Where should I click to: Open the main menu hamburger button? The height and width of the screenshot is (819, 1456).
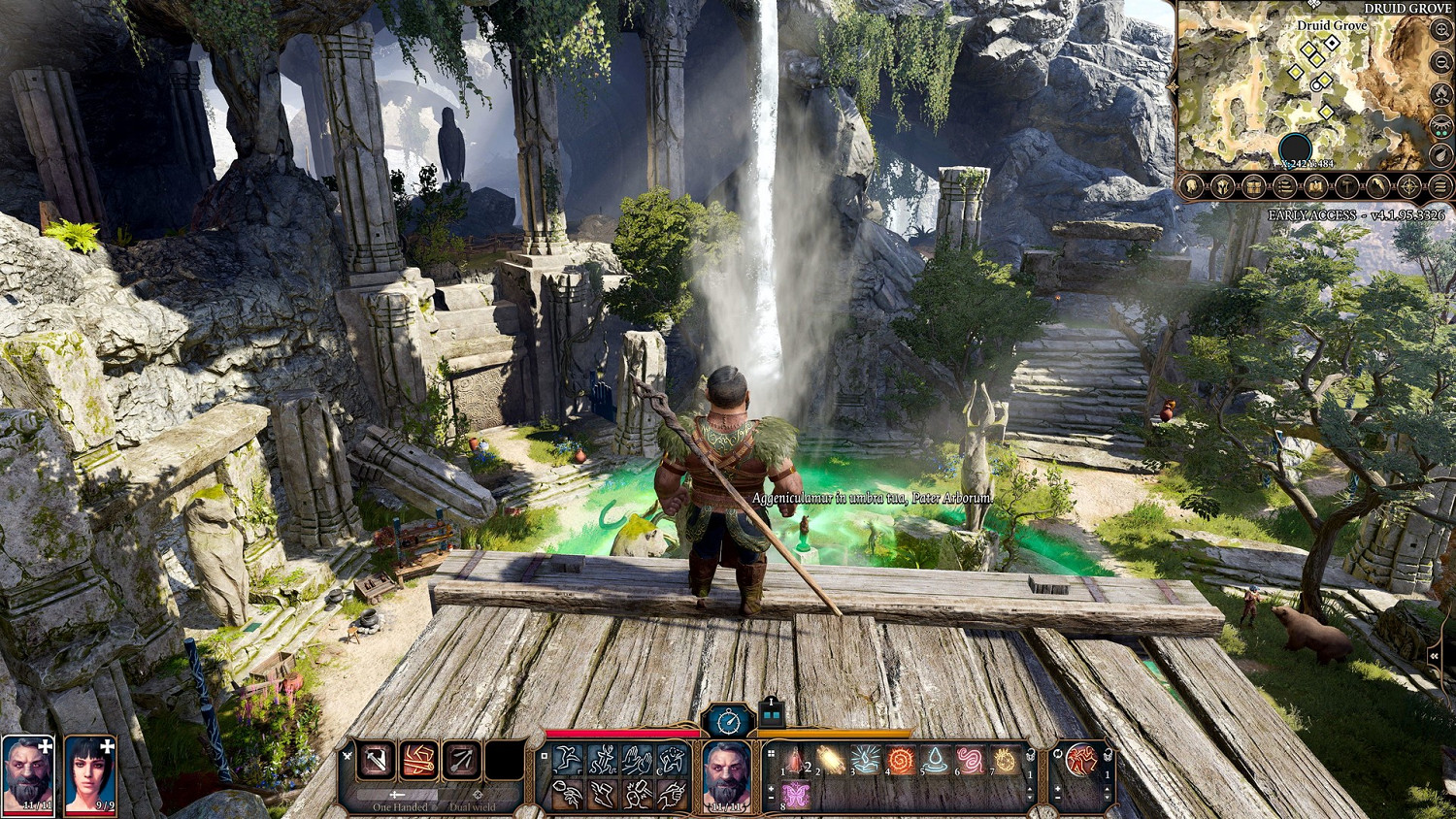pos(1440,186)
